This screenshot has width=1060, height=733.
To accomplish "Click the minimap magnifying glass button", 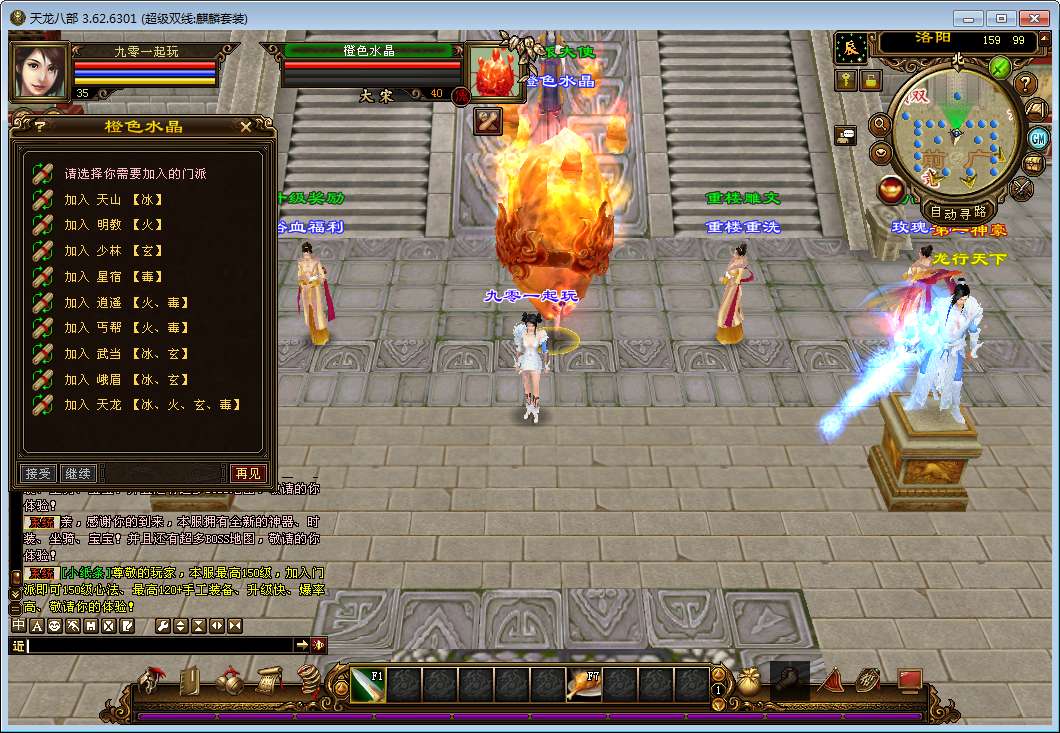I will 881,125.
